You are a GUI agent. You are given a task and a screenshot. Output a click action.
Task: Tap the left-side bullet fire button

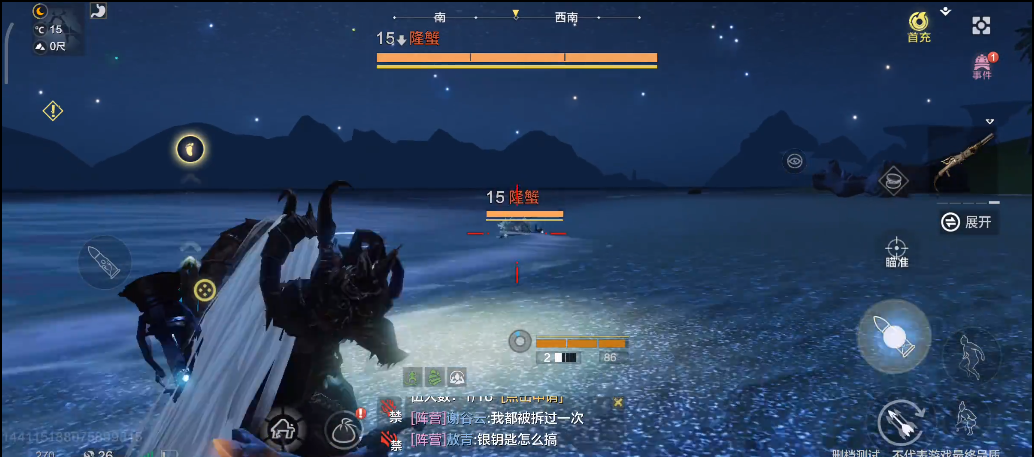pyautogui.click(x=104, y=262)
